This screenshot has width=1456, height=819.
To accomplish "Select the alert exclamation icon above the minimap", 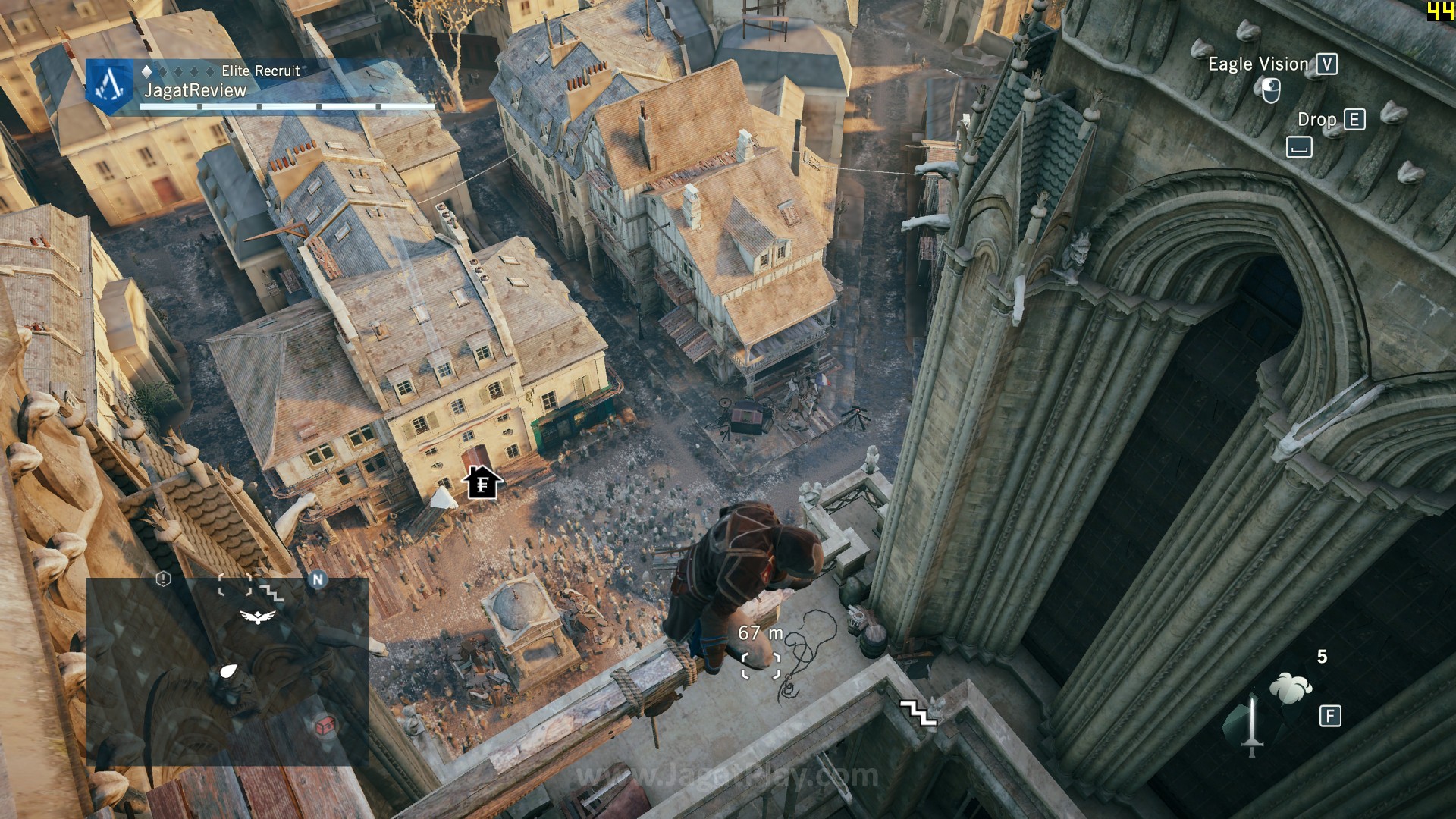I will coord(163,579).
